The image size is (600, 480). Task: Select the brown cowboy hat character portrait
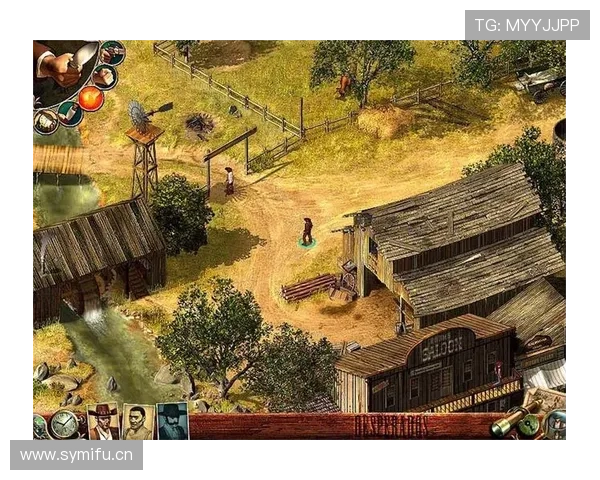tap(102, 421)
